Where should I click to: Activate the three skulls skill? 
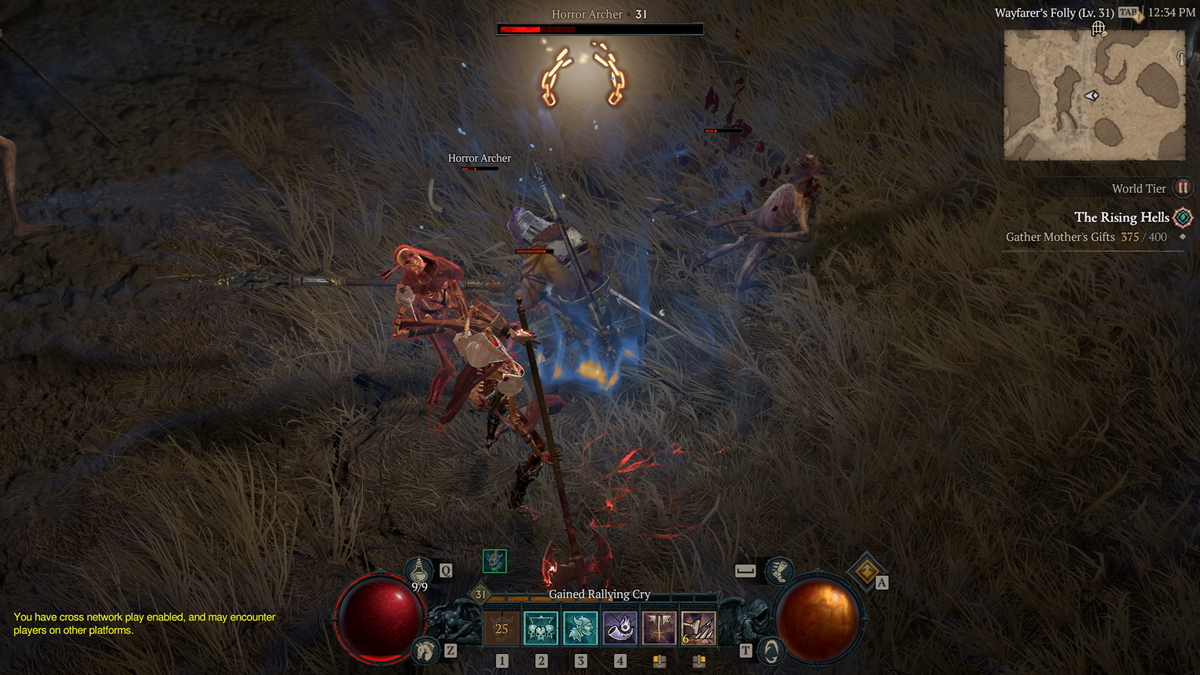pyautogui.click(x=541, y=629)
